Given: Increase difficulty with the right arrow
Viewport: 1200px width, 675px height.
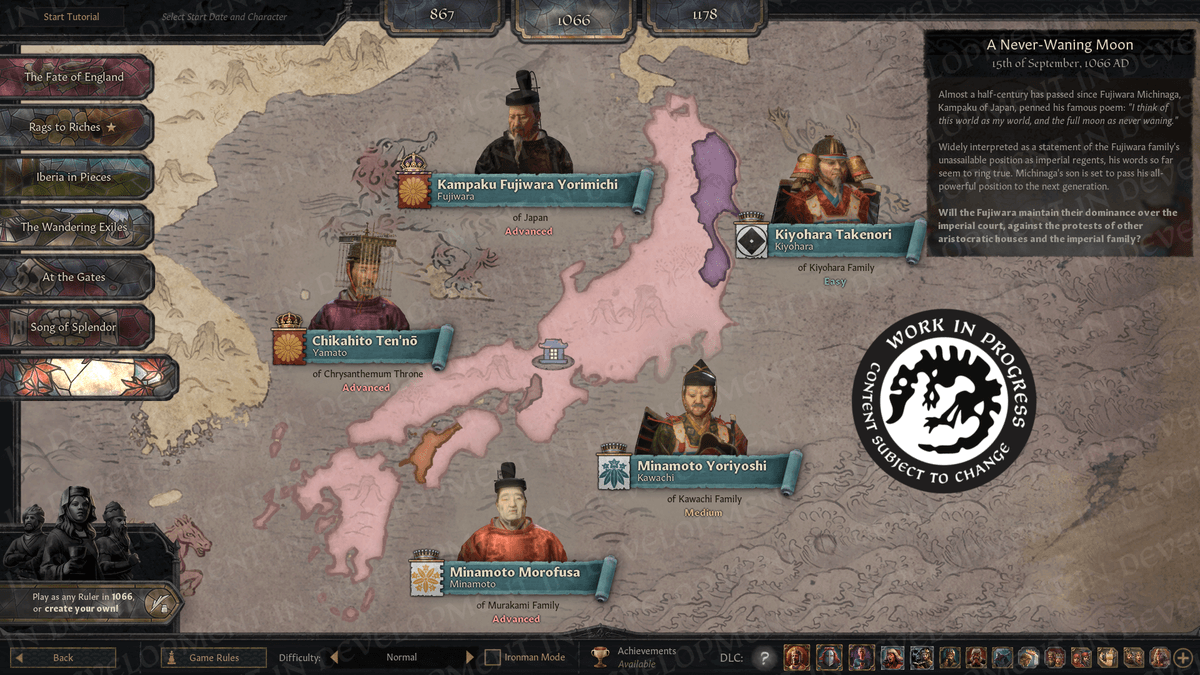Looking at the screenshot, I should pos(470,658).
